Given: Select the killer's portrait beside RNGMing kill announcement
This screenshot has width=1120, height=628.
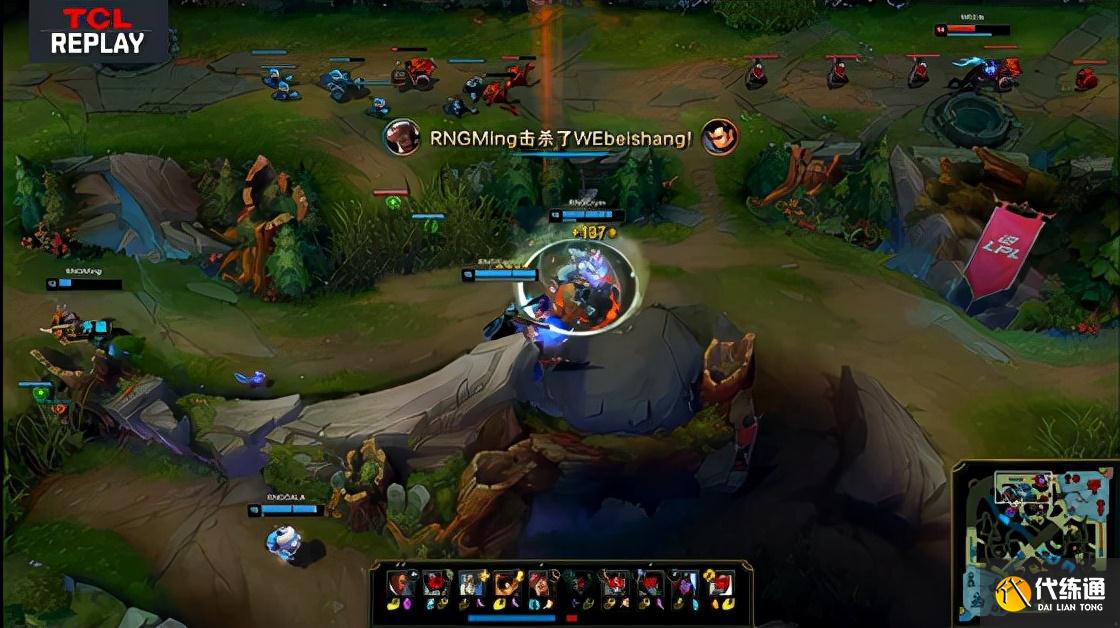Looking at the screenshot, I should 402,137.
